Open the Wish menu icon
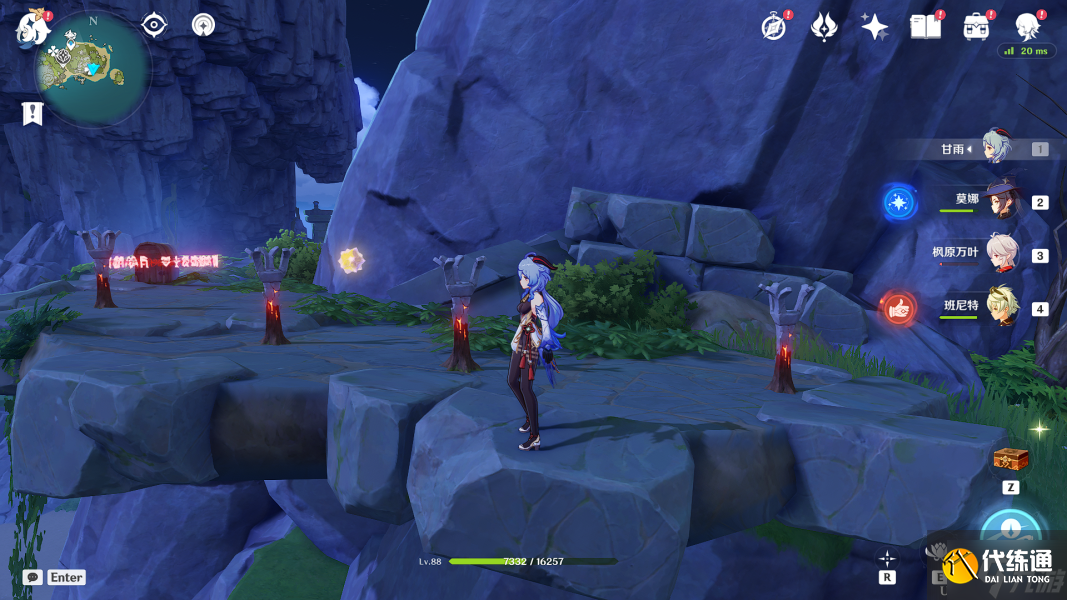 click(824, 27)
